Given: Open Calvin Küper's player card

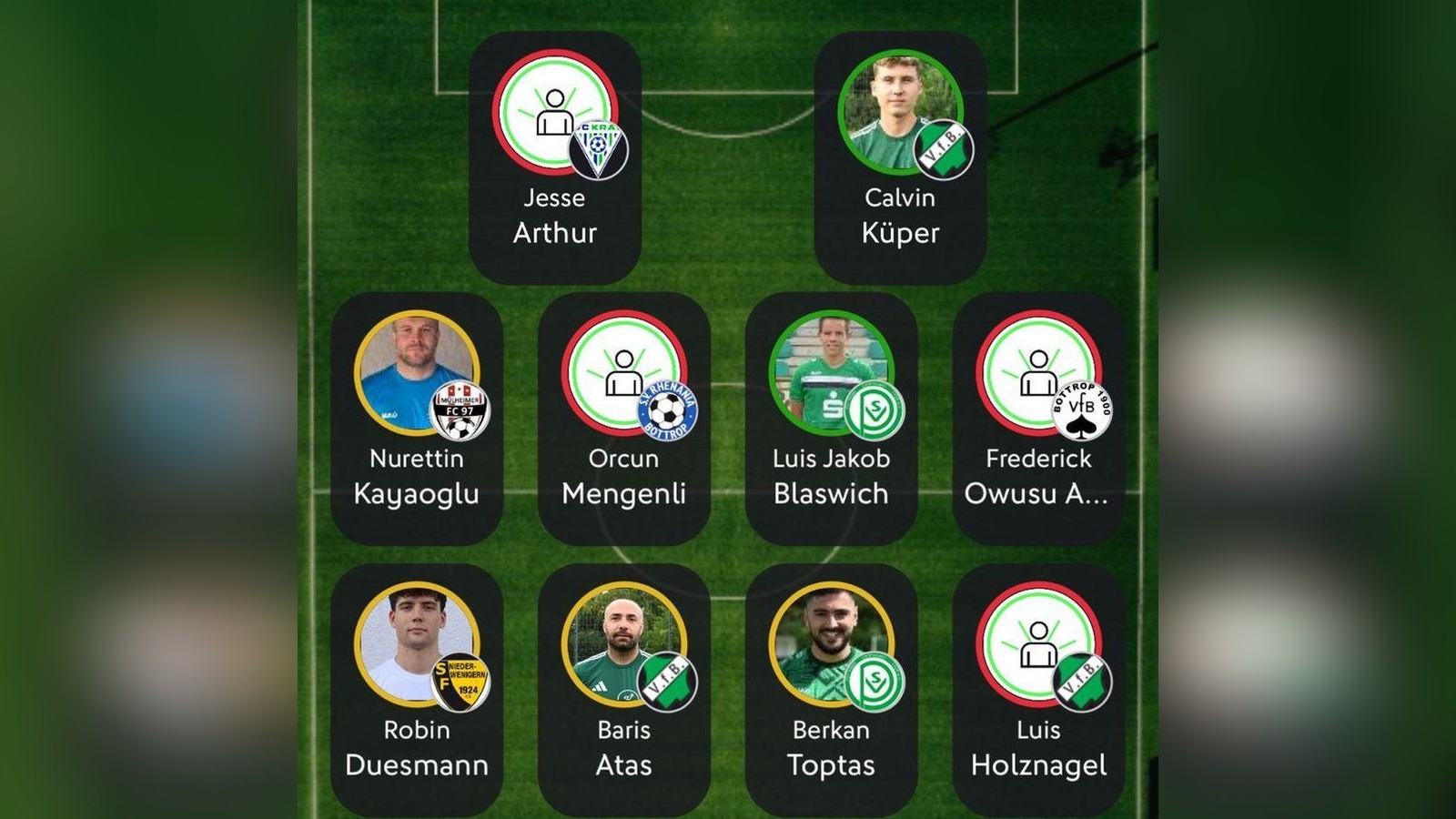Looking at the screenshot, I should point(900,158).
